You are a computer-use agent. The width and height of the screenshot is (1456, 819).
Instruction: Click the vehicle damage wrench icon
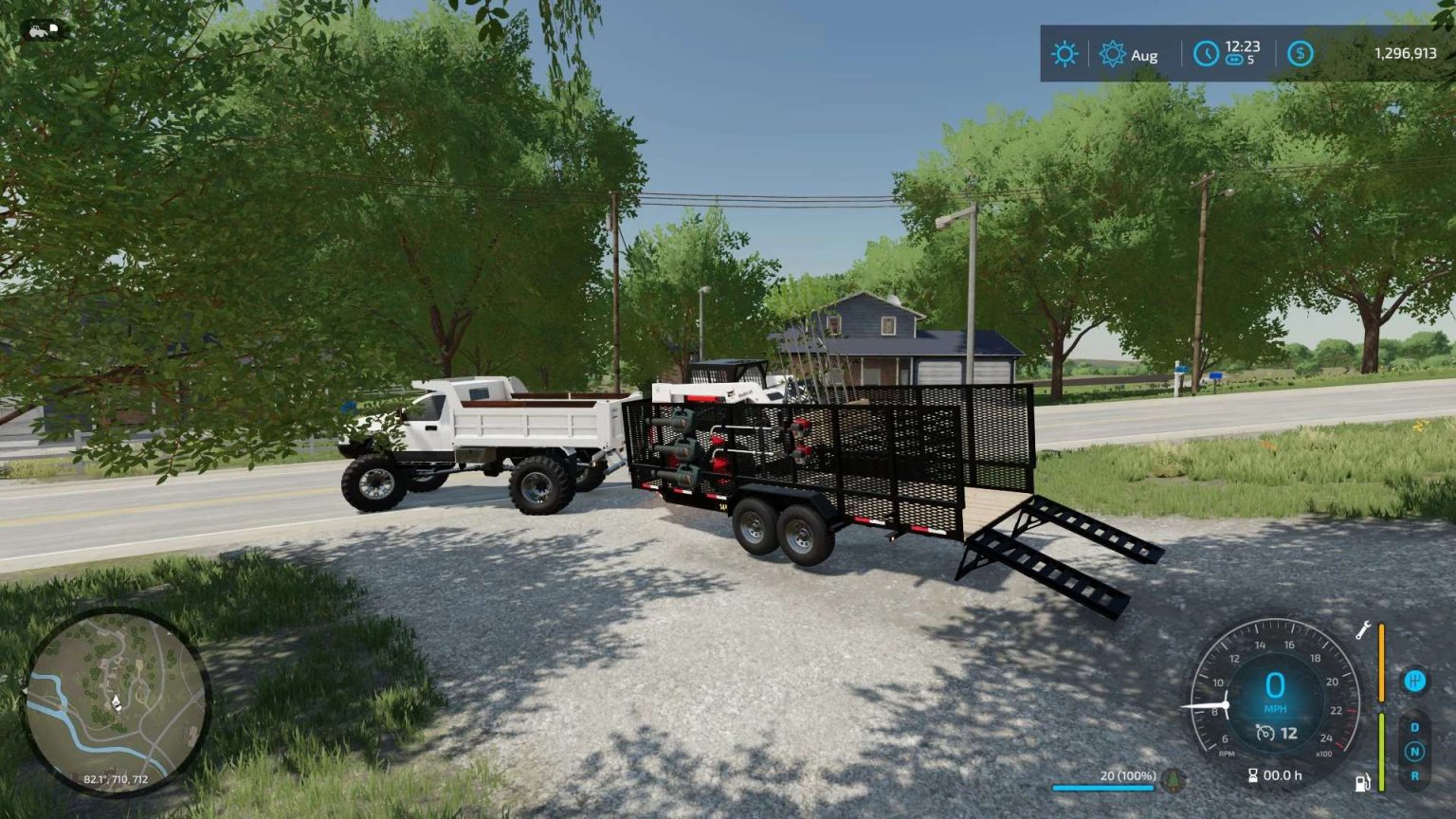1363,631
